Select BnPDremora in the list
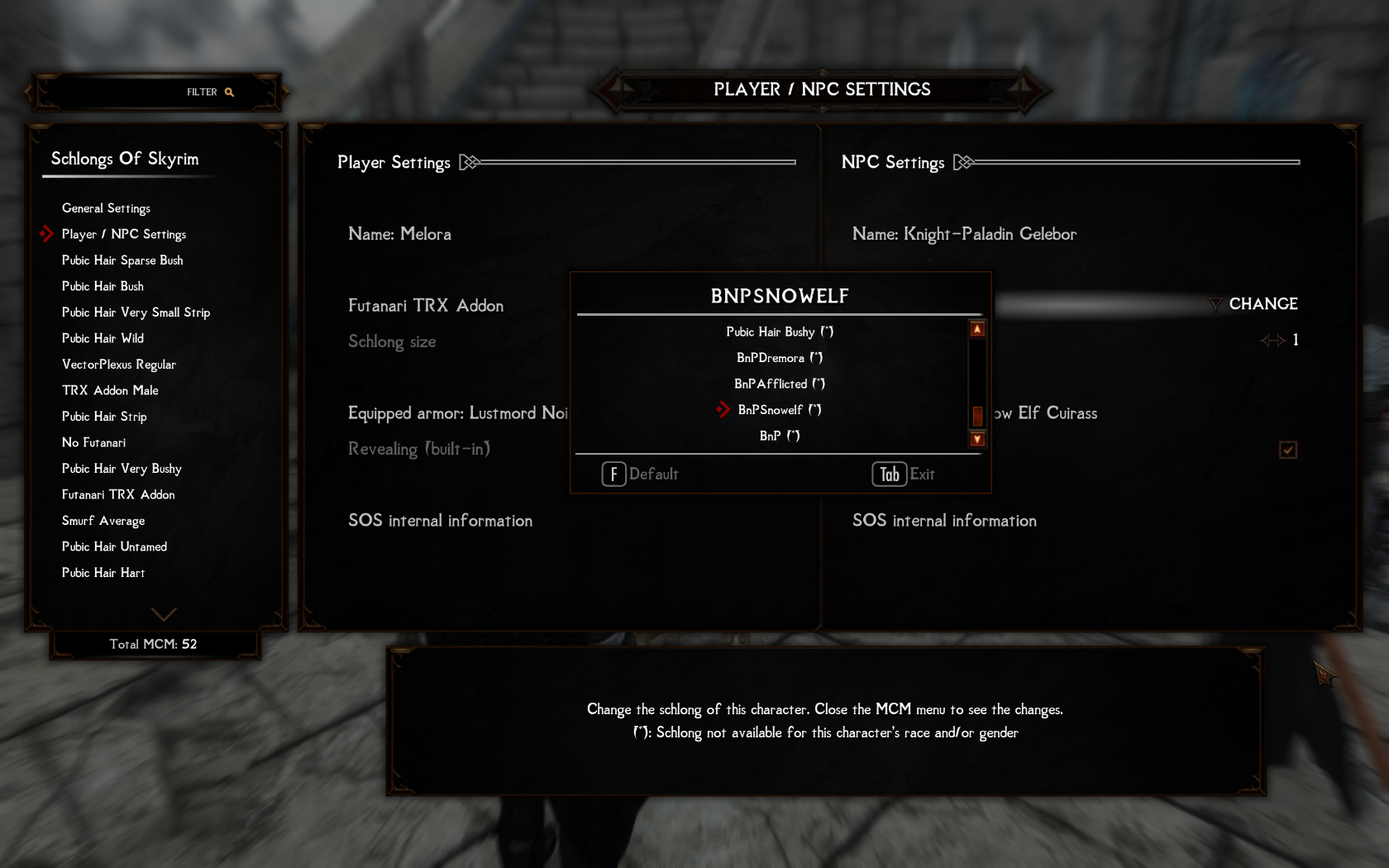Viewport: 1389px width, 868px height. coord(778,357)
